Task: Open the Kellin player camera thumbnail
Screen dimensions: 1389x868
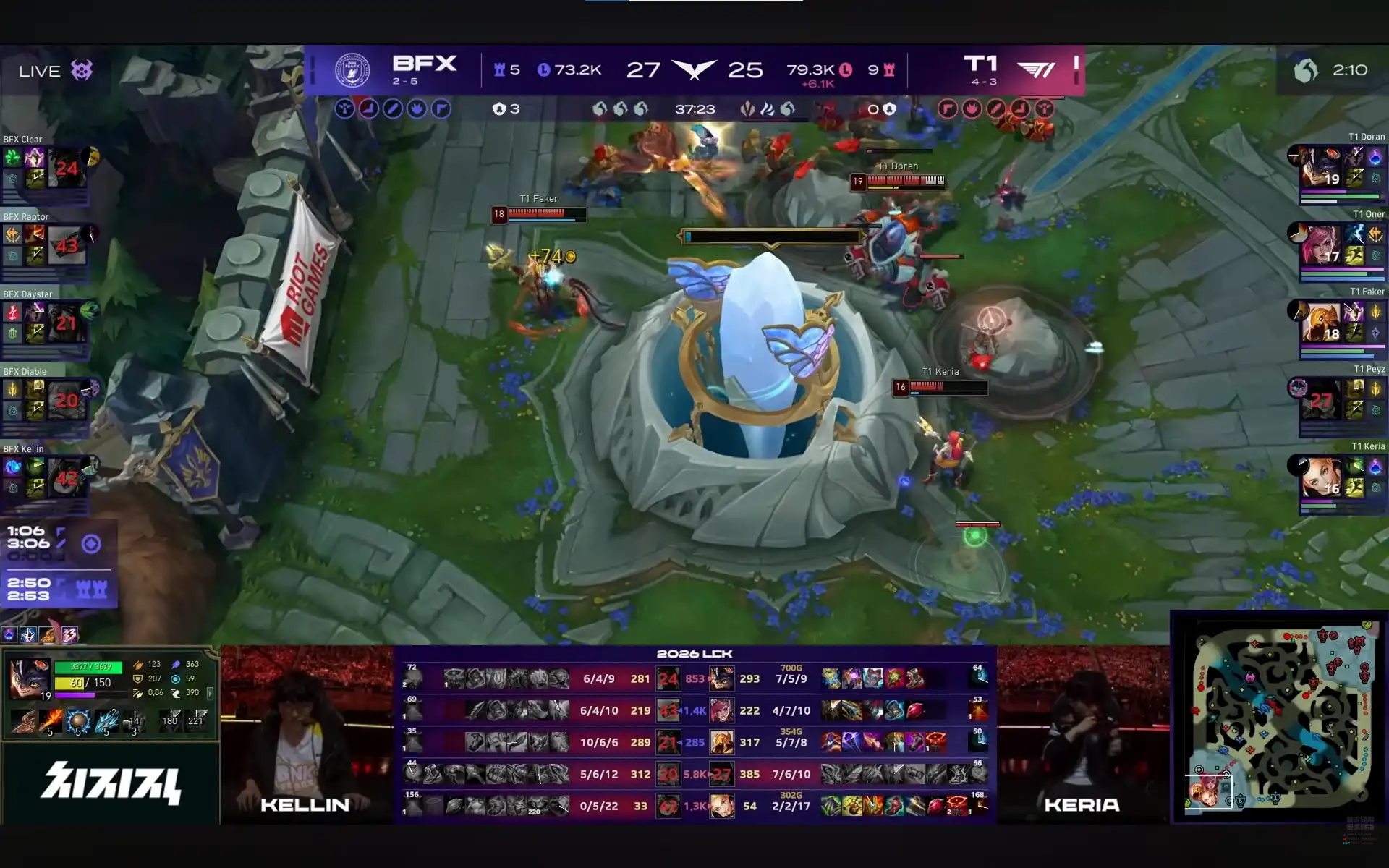Action: [307, 734]
